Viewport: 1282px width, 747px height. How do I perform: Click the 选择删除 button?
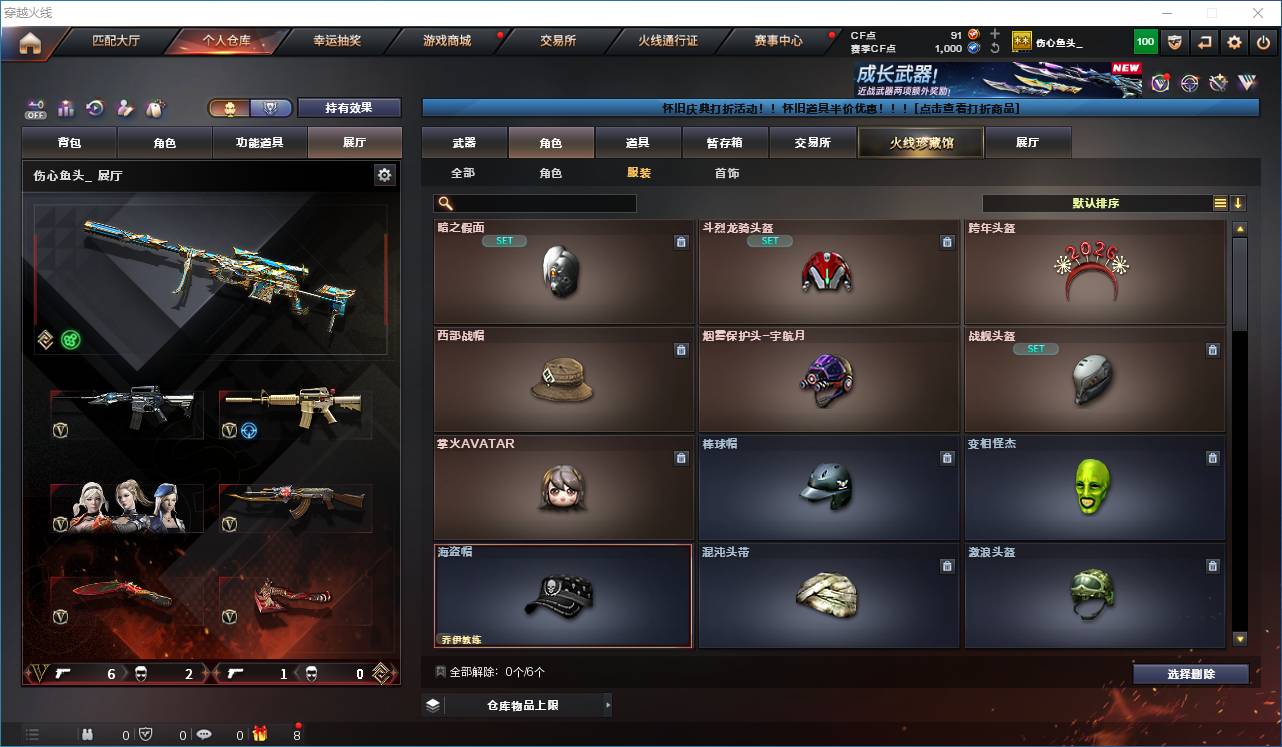(x=1190, y=673)
